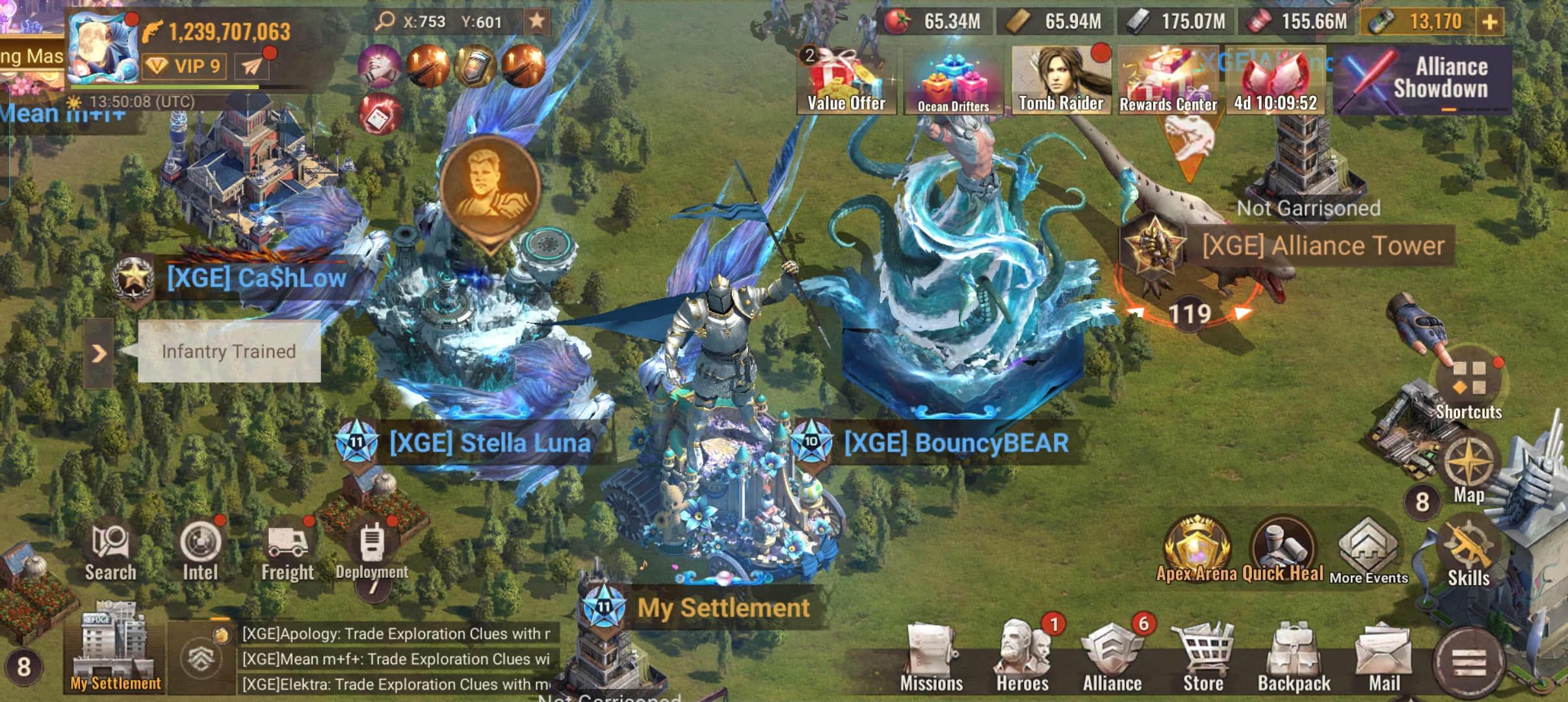Visit the Store
Screen dimensions: 1568x702
tap(1203, 658)
